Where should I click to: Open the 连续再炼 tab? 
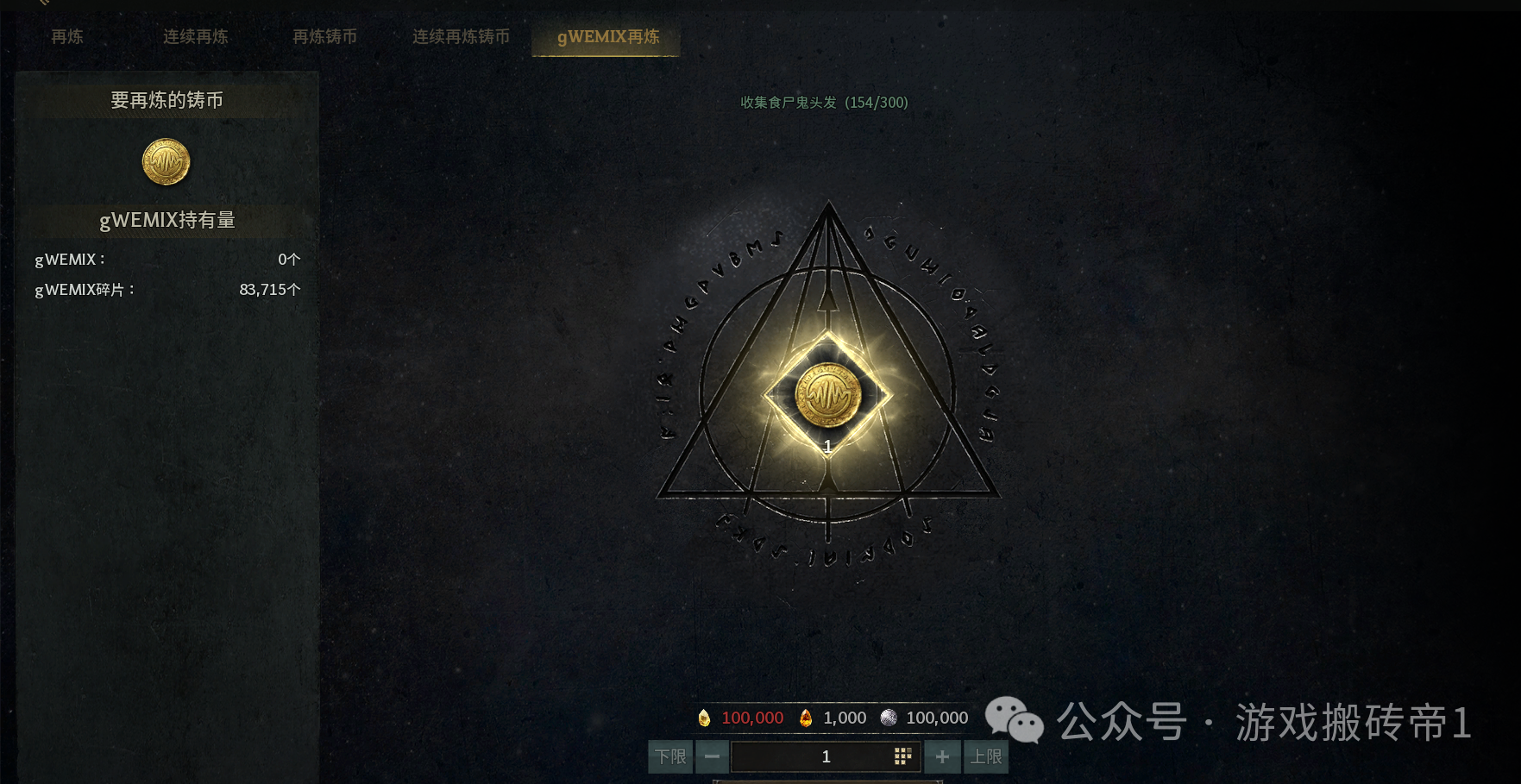pyautogui.click(x=196, y=37)
